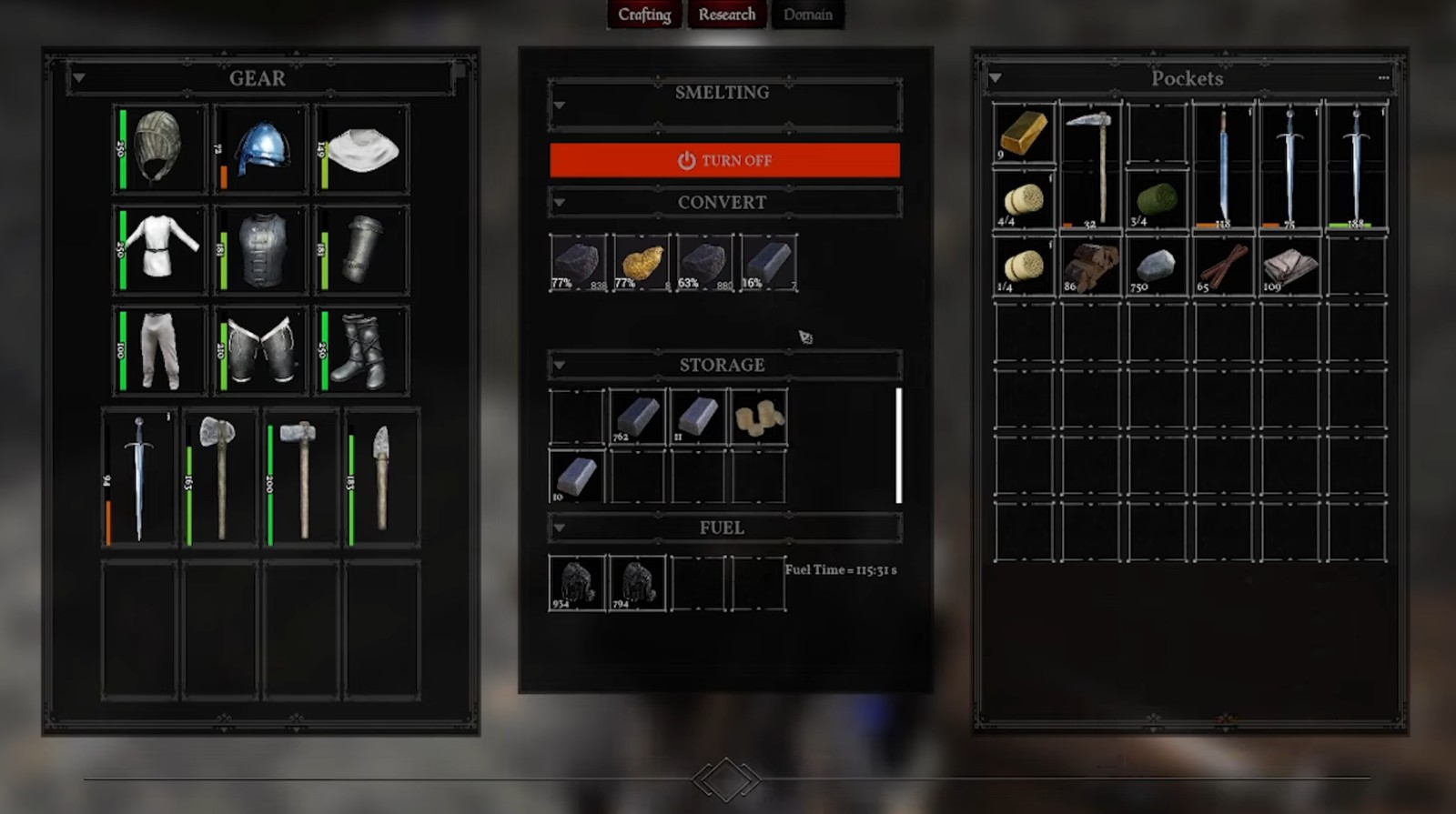Screen dimensions: 1456x814
Task: Select the white tunic gear slot
Action: click(161, 249)
